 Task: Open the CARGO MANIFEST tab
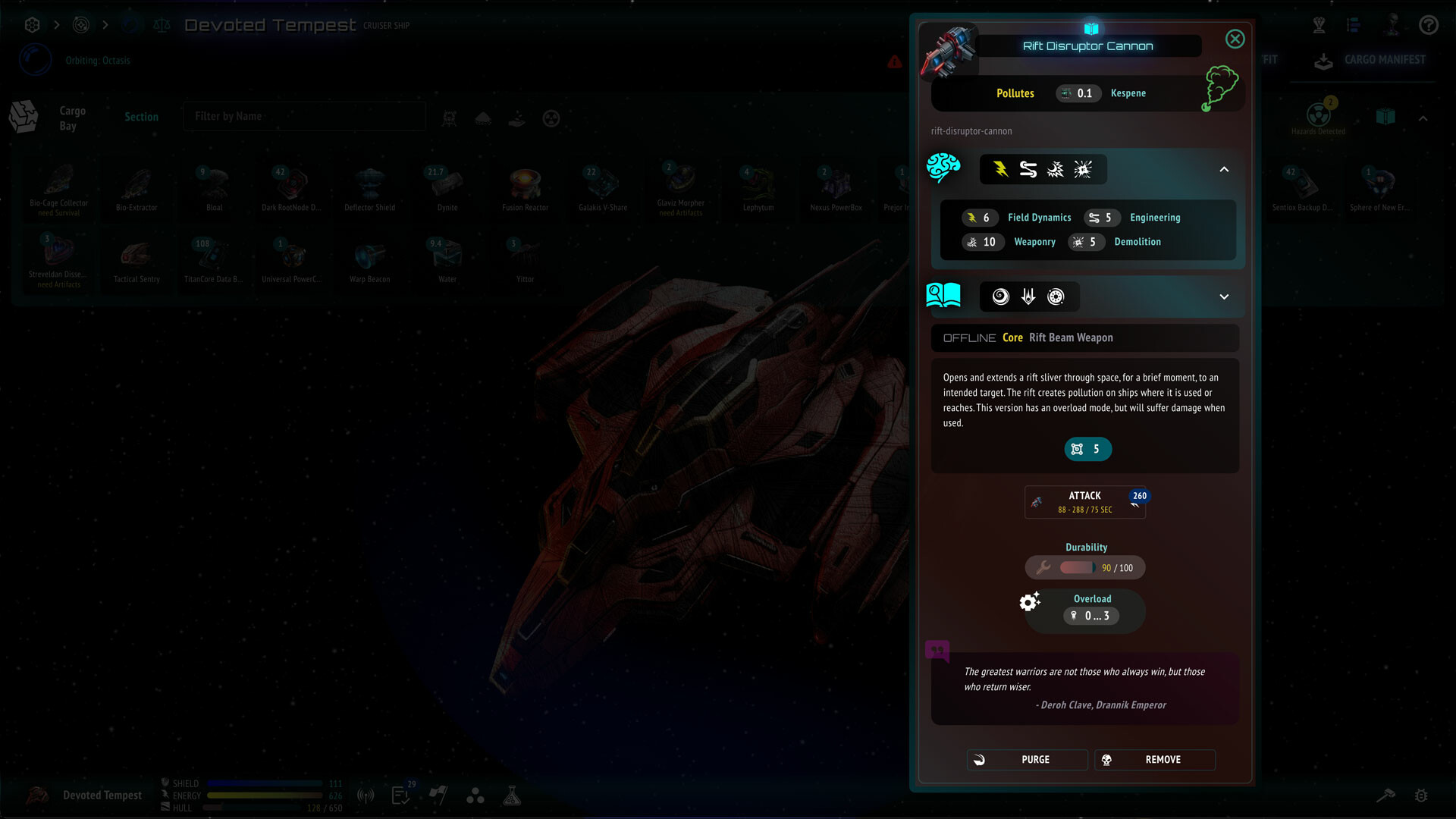tap(1385, 59)
